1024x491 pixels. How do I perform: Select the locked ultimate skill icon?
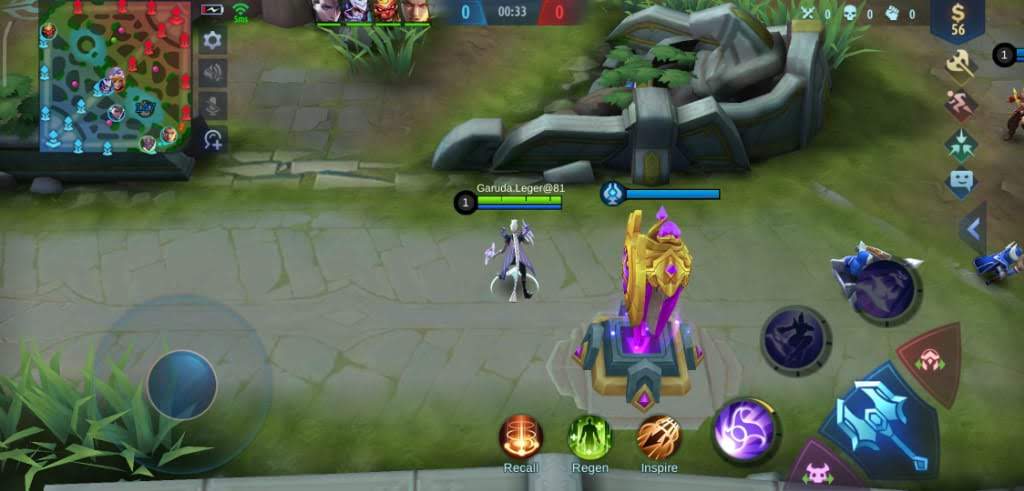pos(886,289)
